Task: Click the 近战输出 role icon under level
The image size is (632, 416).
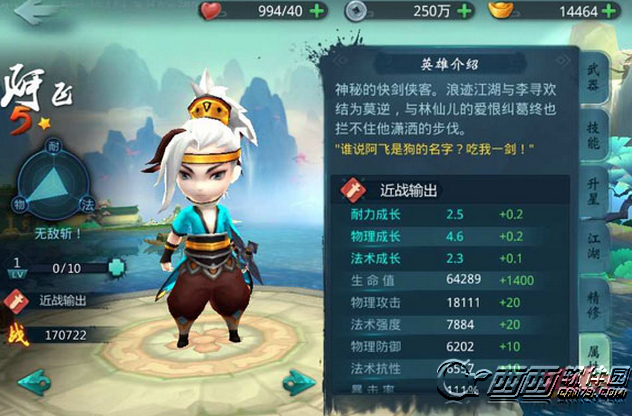Action: 17,300
